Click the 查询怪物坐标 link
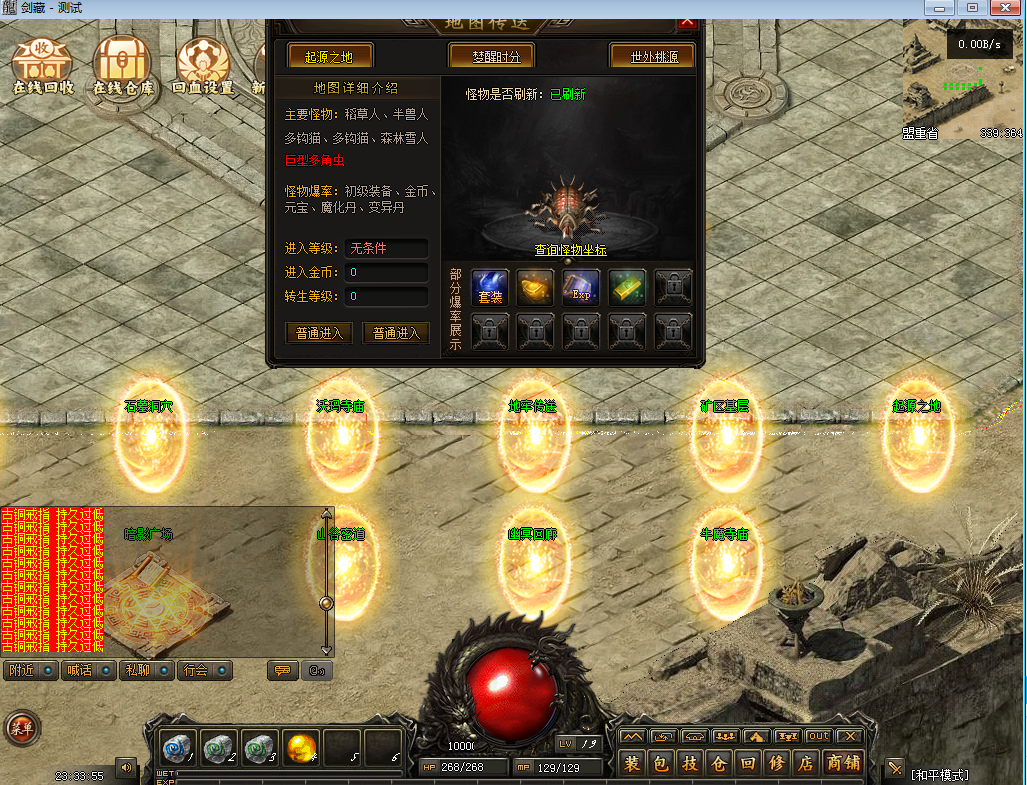The width and height of the screenshot is (1027, 785). (570, 250)
